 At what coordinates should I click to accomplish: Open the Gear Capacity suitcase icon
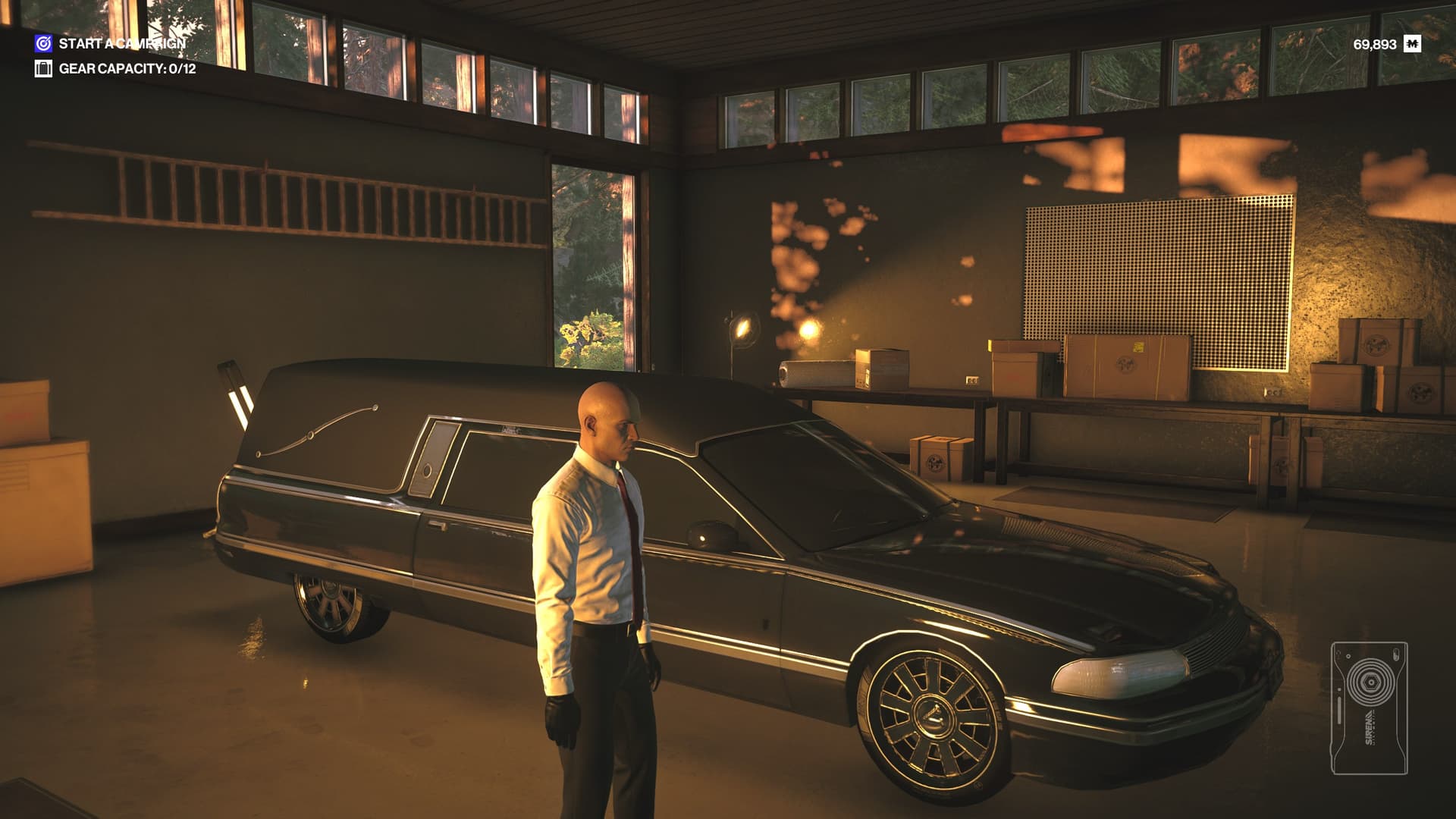click(x=43, y=69)
